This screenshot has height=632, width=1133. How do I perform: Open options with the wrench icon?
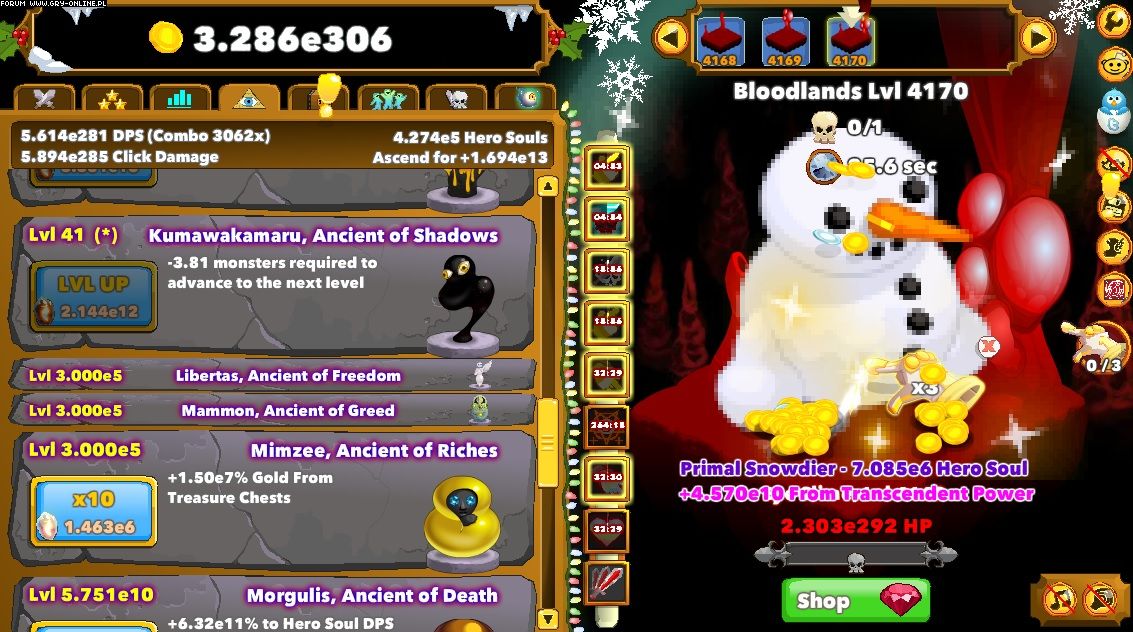point(1113,20)
